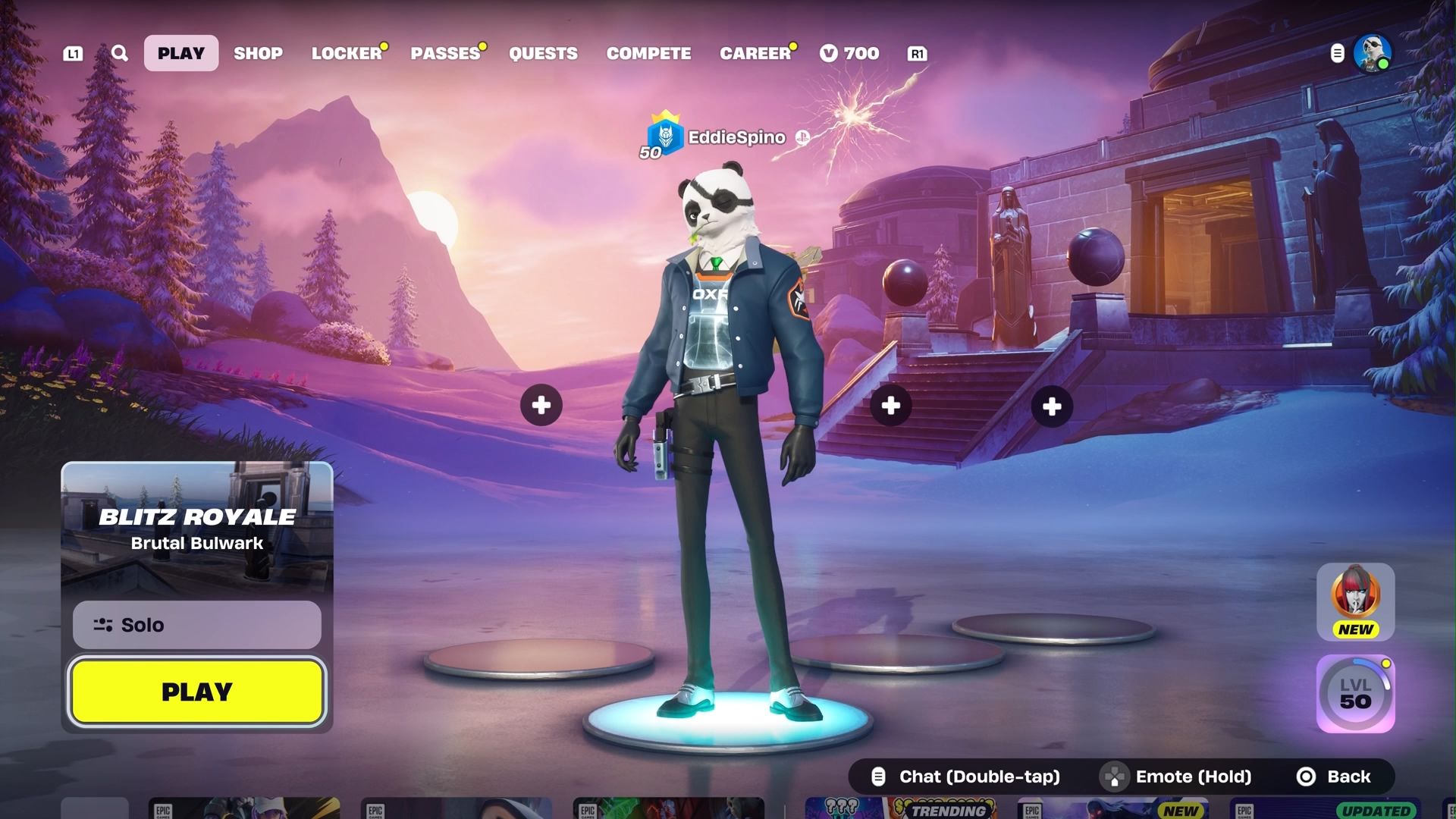
Task: Click the 700 V-Bucks balance
Action: tap(850, 53)
